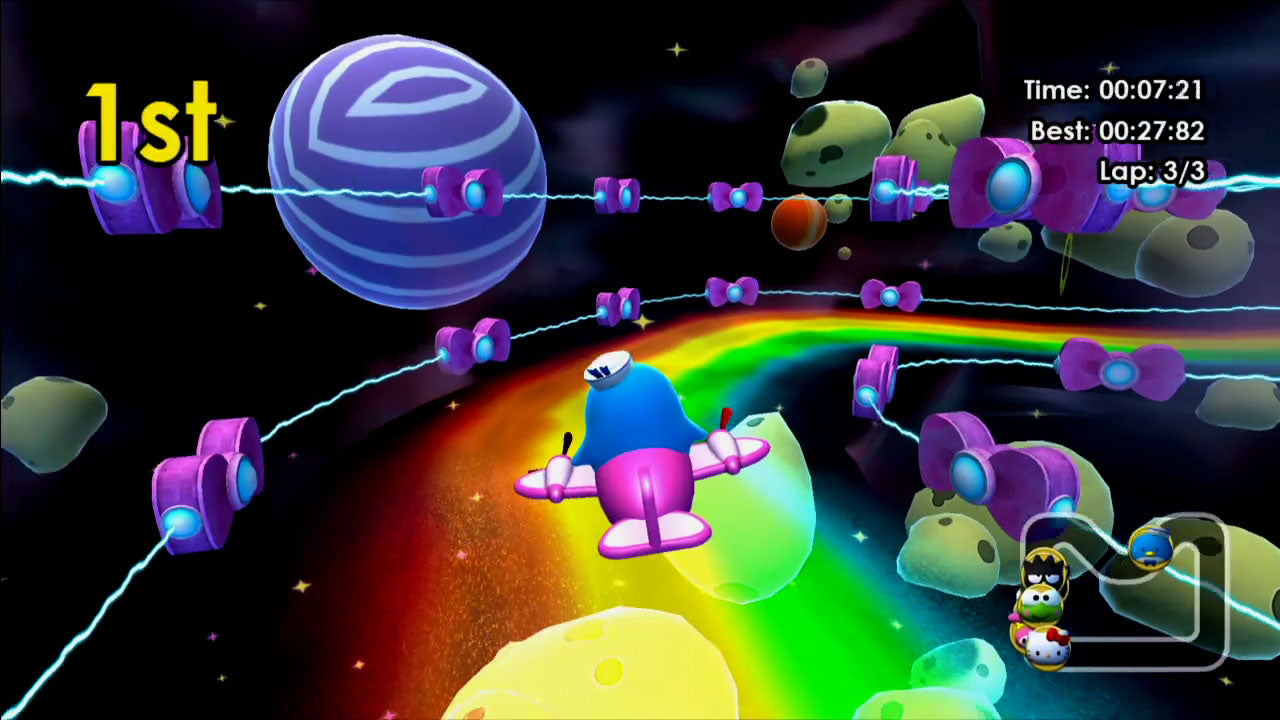Image resolution: width=1280 pixels, height=720 pixels.
Task: Select Keroppi's icon on the minimap
Action: tap(1042, 605)
